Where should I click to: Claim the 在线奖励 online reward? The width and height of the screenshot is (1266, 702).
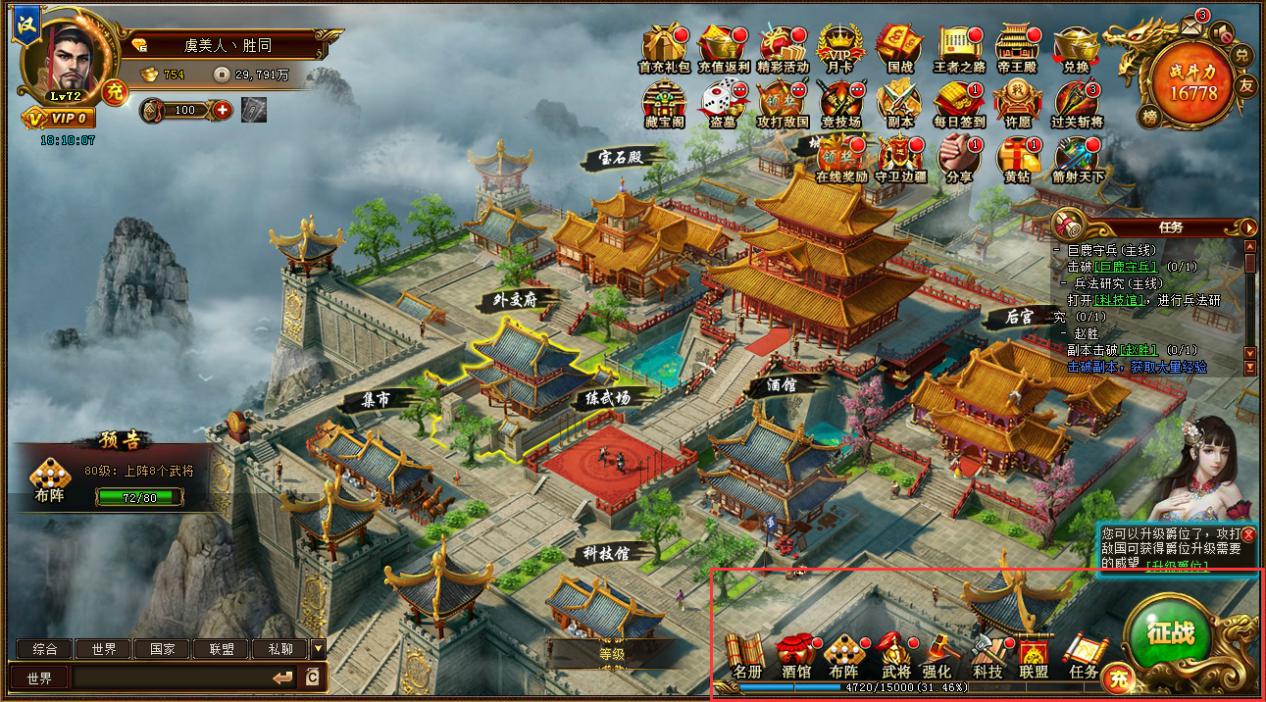[x=840, y=156]
